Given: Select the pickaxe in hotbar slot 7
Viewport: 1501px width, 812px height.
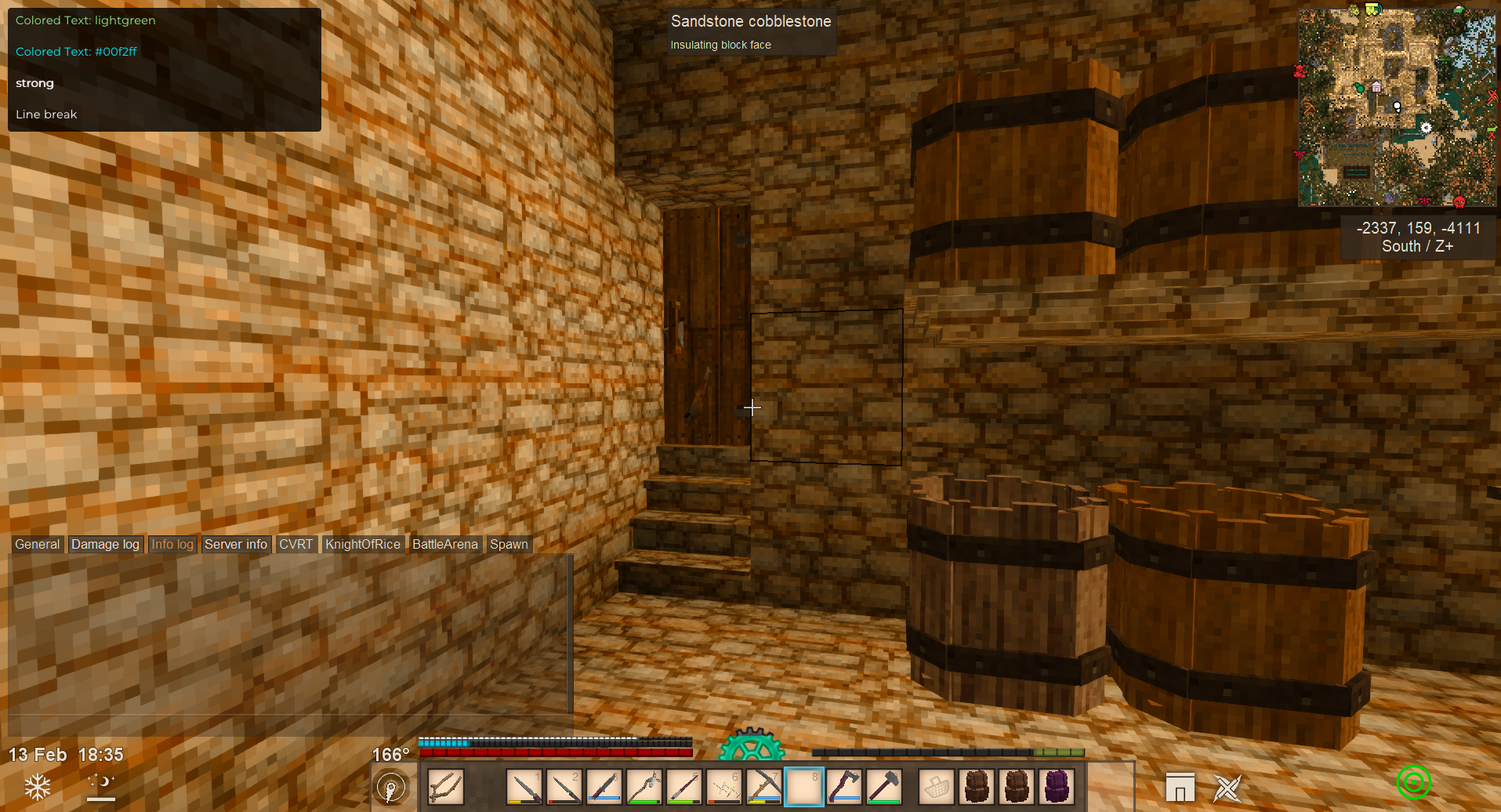Looking at the screenshot, I should click(763, 787).
